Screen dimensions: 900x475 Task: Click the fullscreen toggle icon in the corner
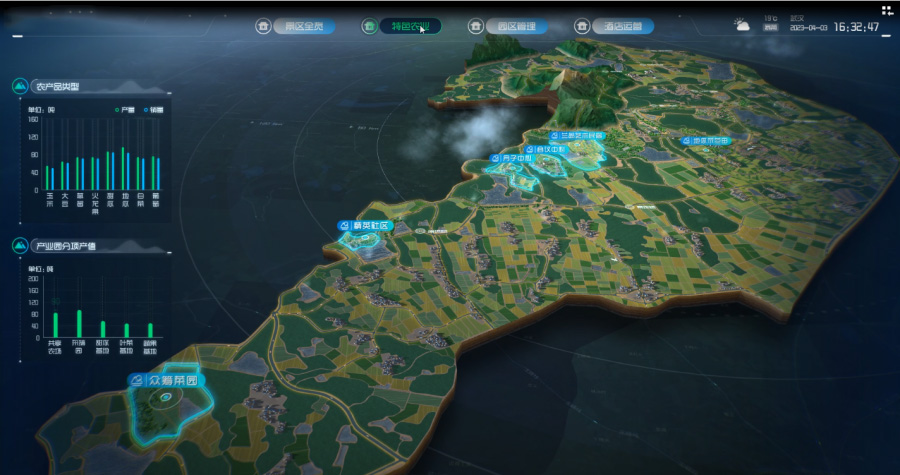[x=887, y=10]
